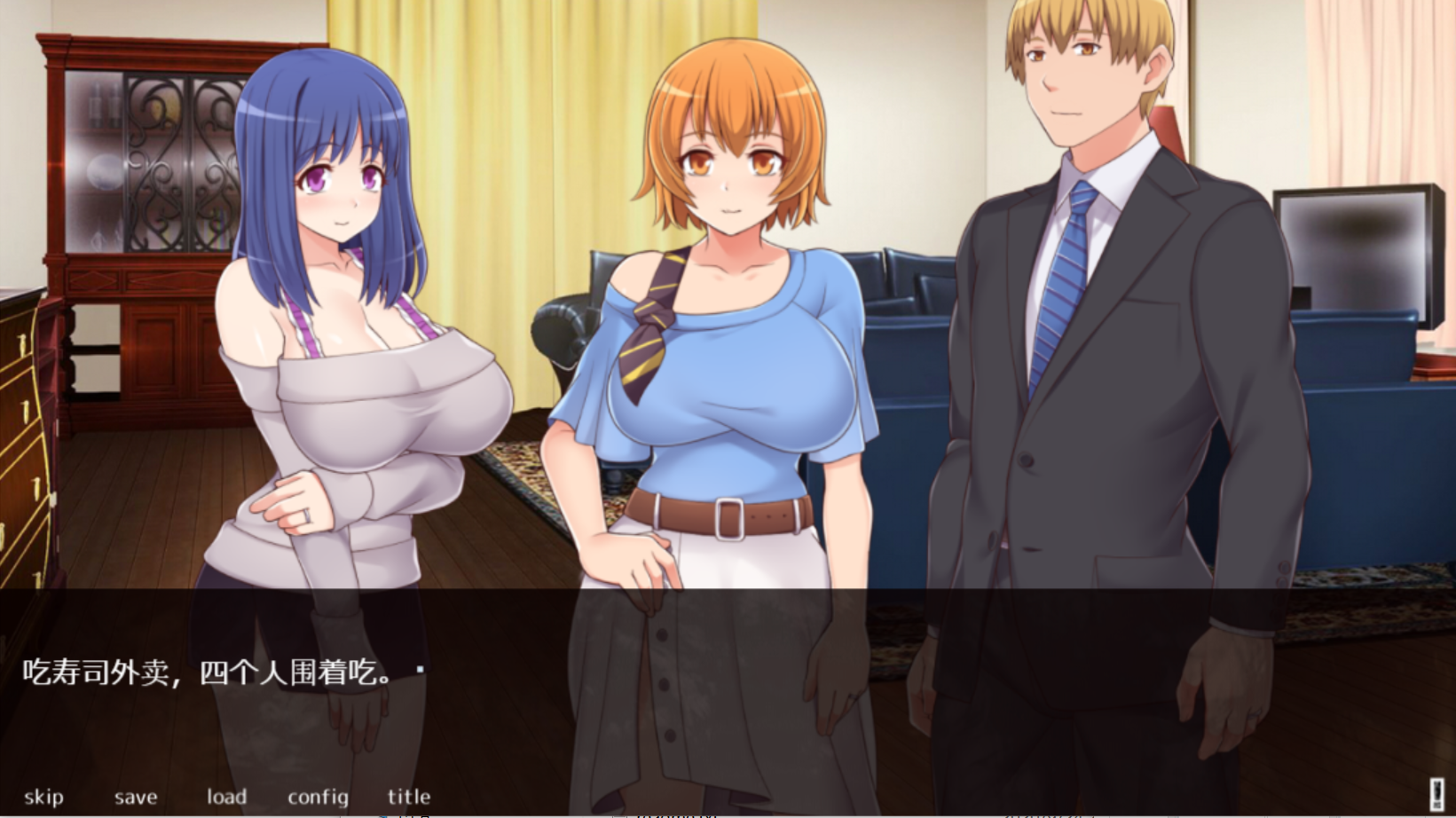Return to the title screen
This screenshot has height=818, width=1456.
(x=409, y=796)
